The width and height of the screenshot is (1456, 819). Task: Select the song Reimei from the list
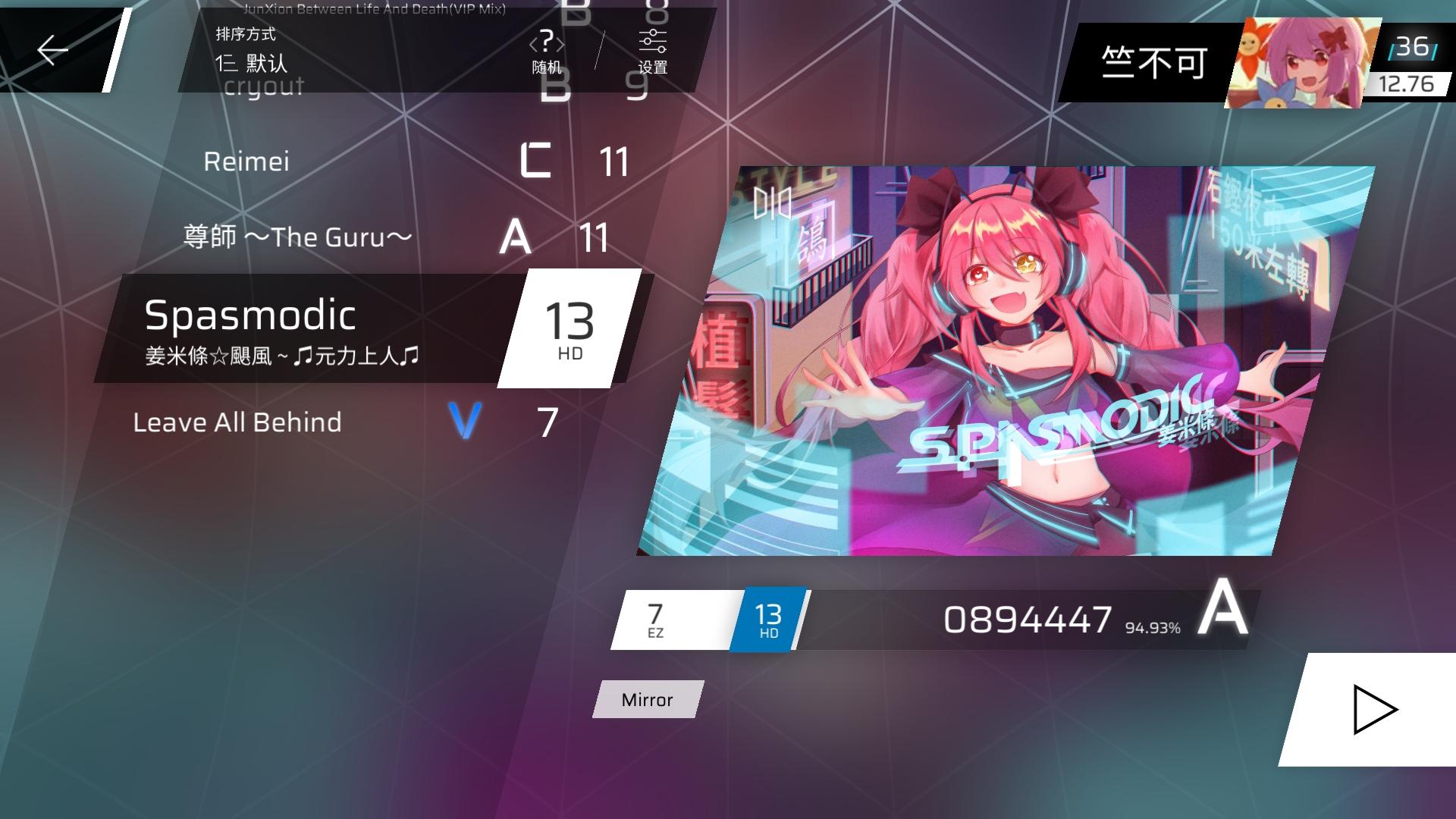pyautogui.click(x=248, y=160)
